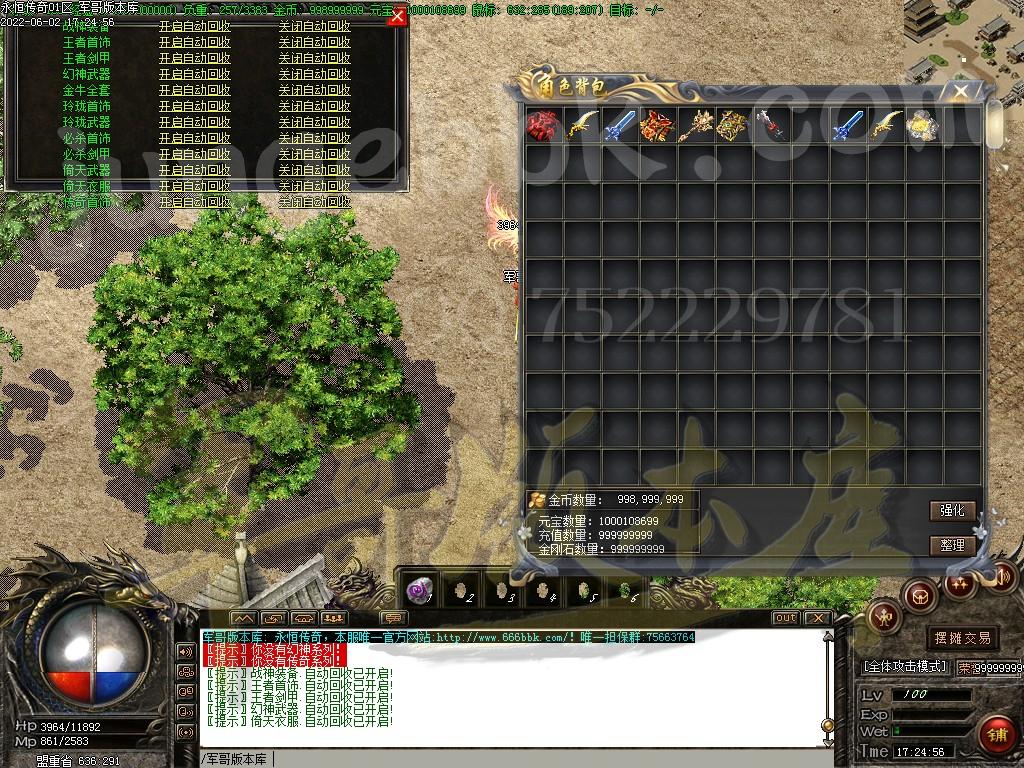This screenshot has height=768, width=1024.
Task: Click the out button above chat
Action: point(786,618)
